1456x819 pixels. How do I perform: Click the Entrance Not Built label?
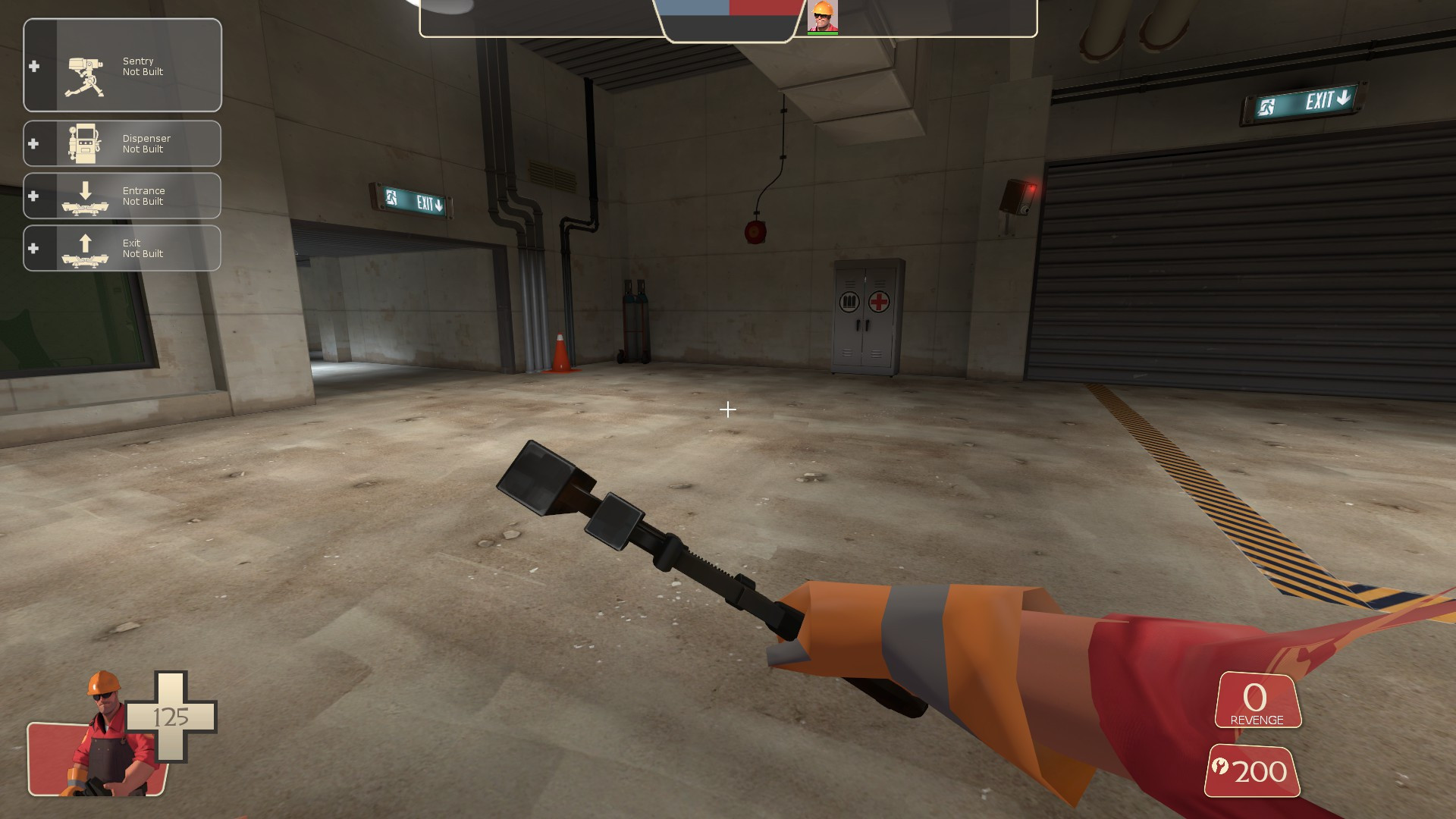click(144, 196)
